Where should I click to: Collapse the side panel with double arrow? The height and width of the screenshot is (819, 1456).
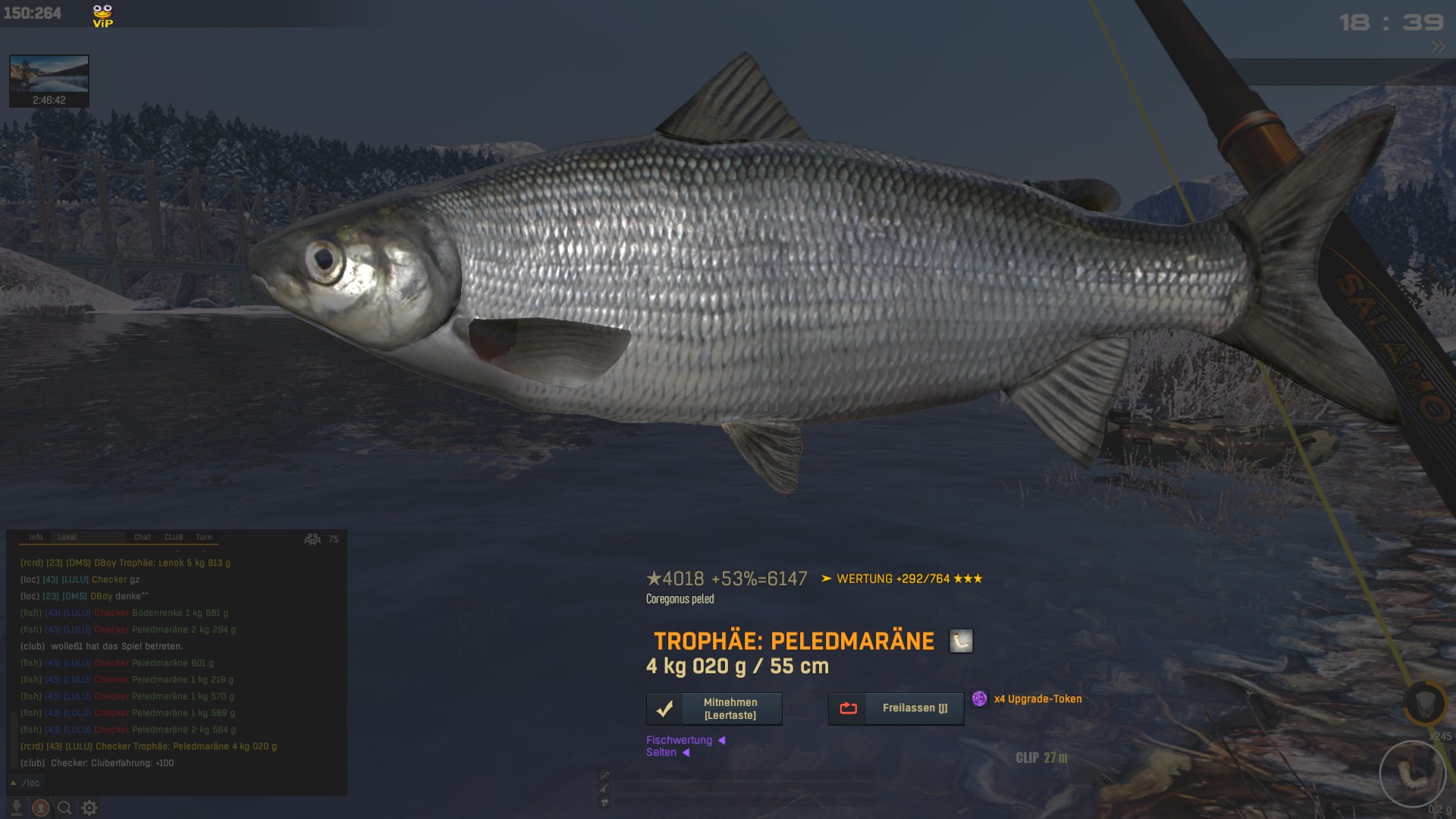click(1438, 47)
